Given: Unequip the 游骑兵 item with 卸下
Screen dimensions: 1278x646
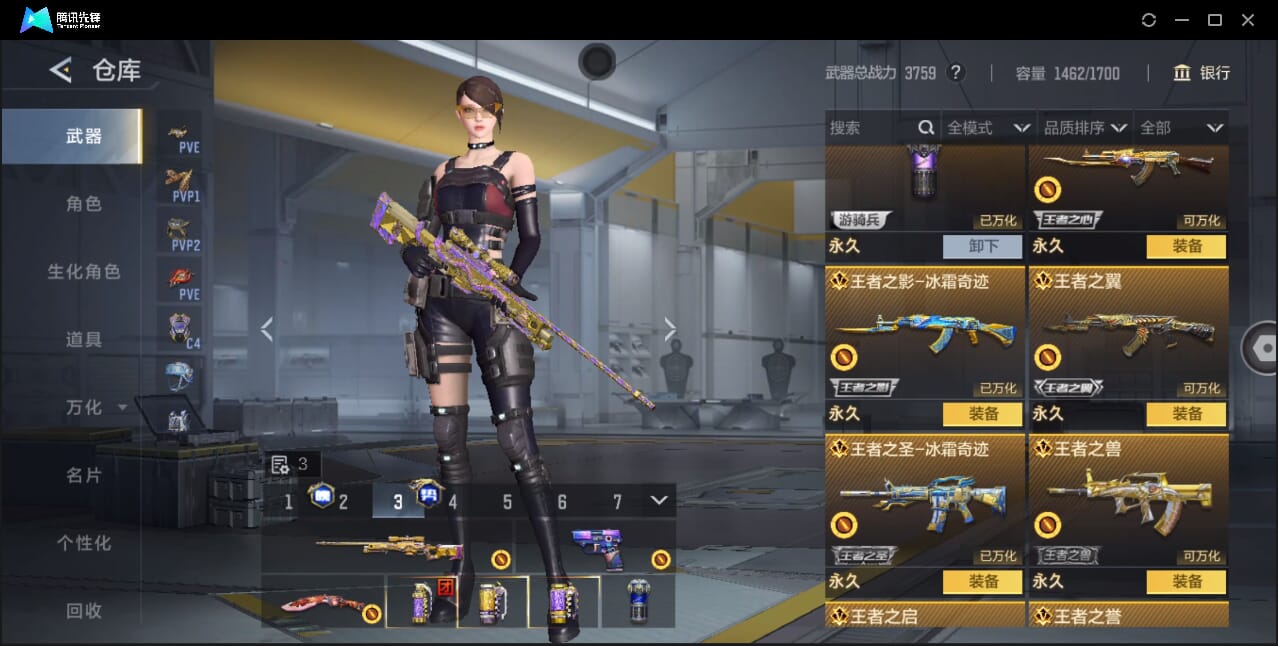Looking at the screenshot, I should [x=982, y=246].
